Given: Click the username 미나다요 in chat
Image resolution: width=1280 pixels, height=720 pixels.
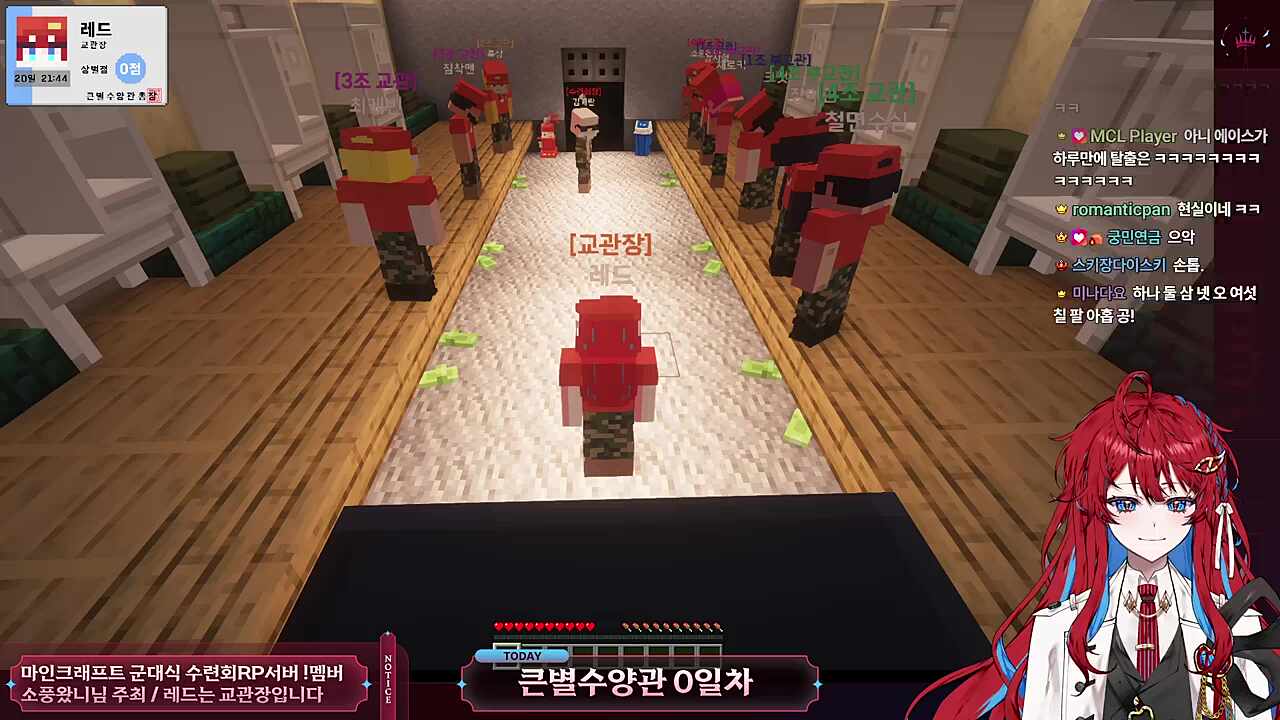Looking at the screenshot, I should point(1099,293).
